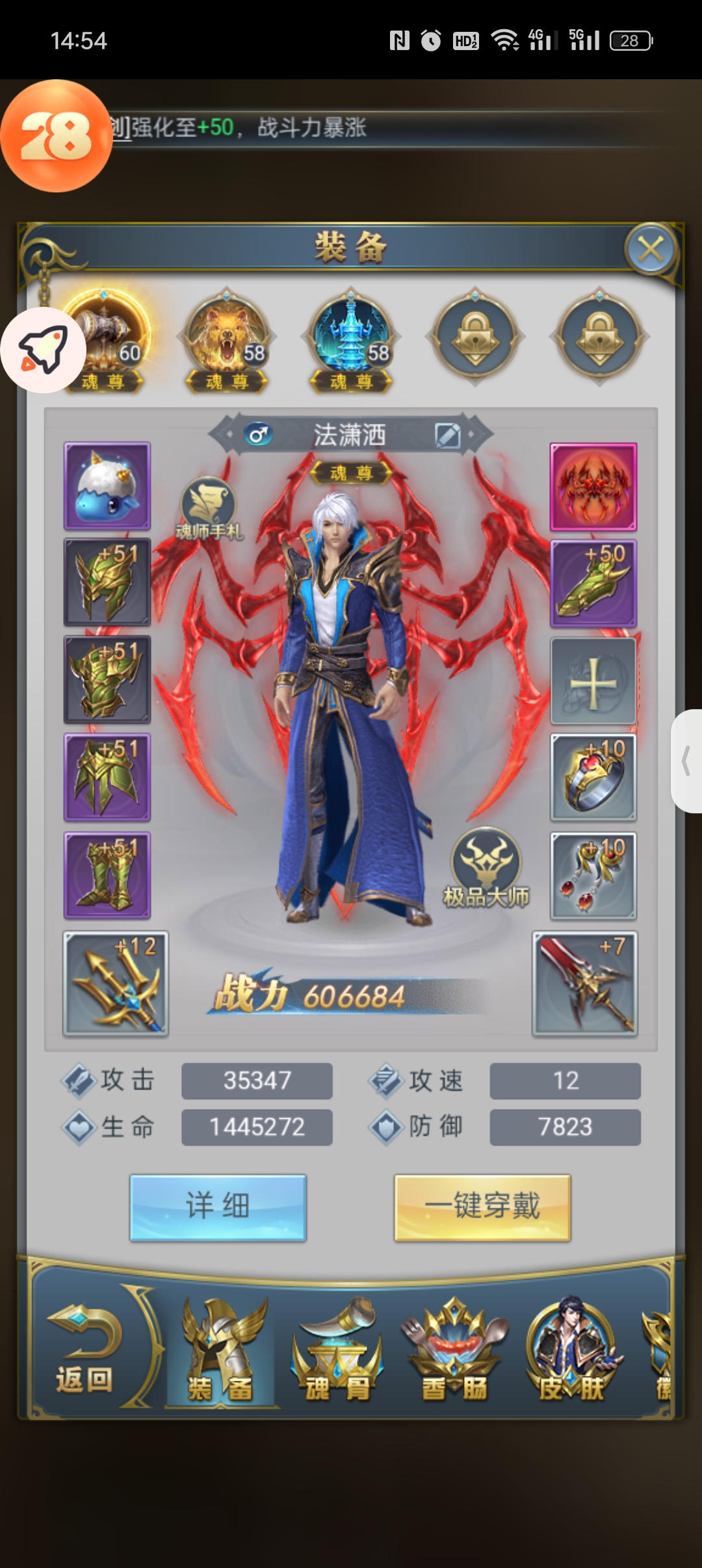Add equipment to the empty plus slot
Viewport: 702px width, 1568px height.
[x=593, y=681]
